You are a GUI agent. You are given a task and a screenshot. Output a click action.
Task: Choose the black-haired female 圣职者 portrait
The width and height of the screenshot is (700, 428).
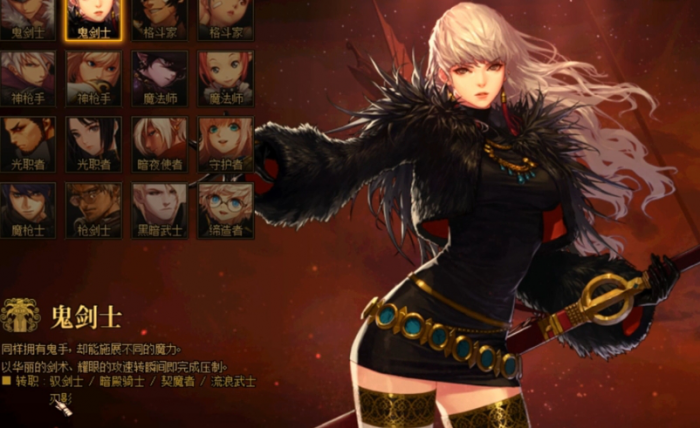pos(94,143)
